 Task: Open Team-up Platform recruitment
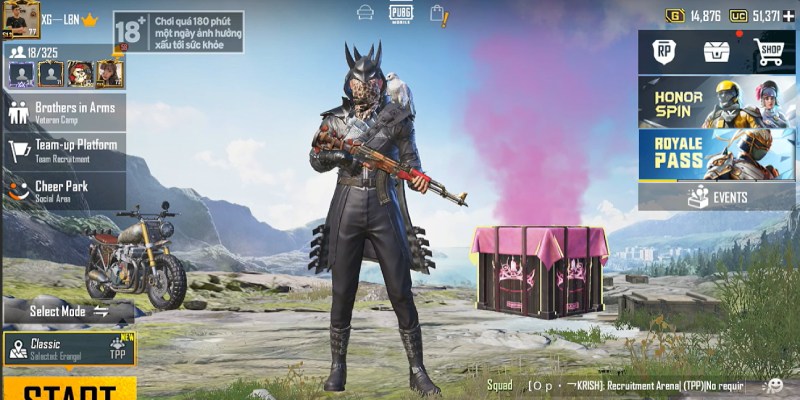click(x=64, y=150)
